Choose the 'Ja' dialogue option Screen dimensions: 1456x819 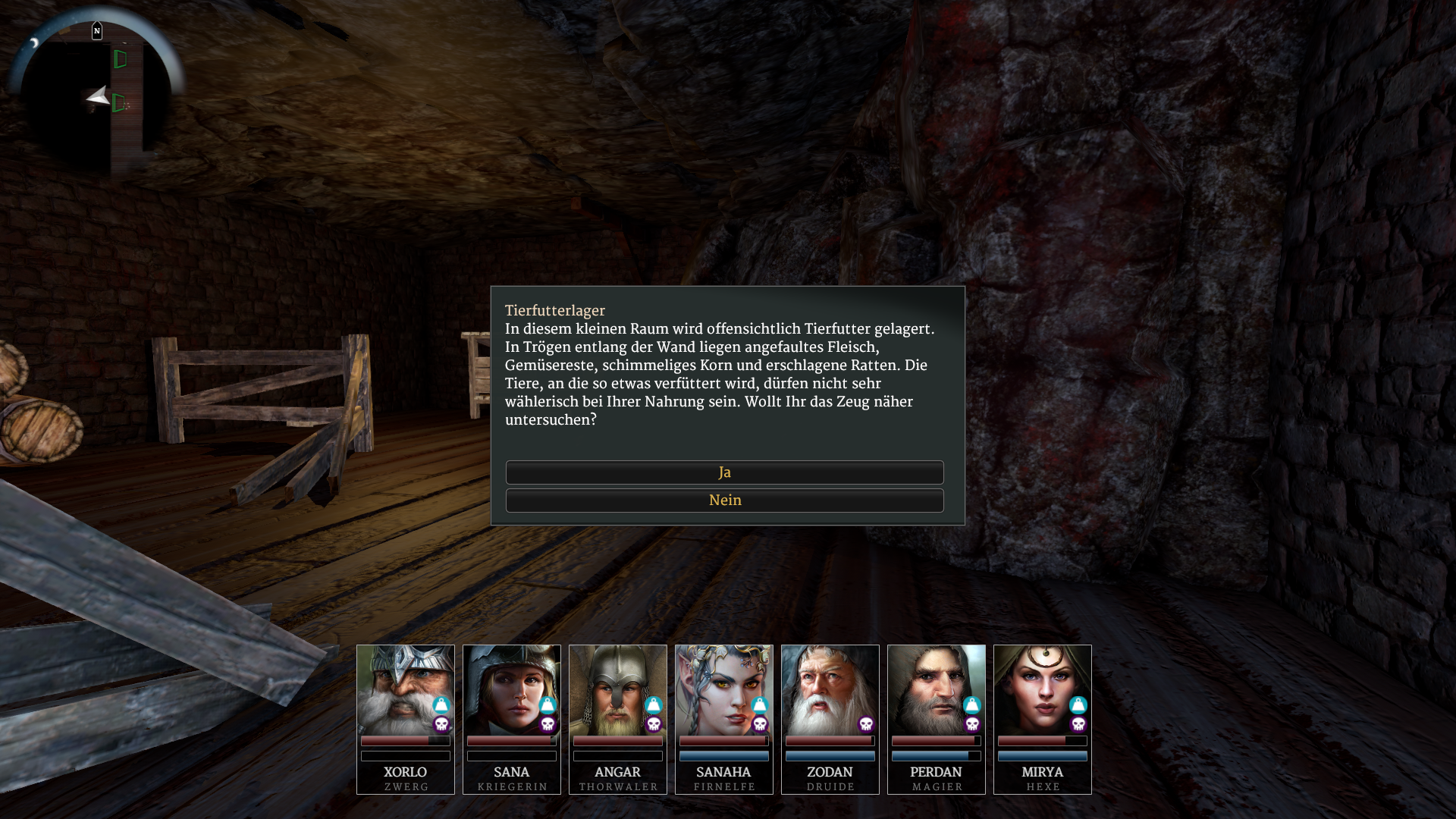(x=724, y=472)
